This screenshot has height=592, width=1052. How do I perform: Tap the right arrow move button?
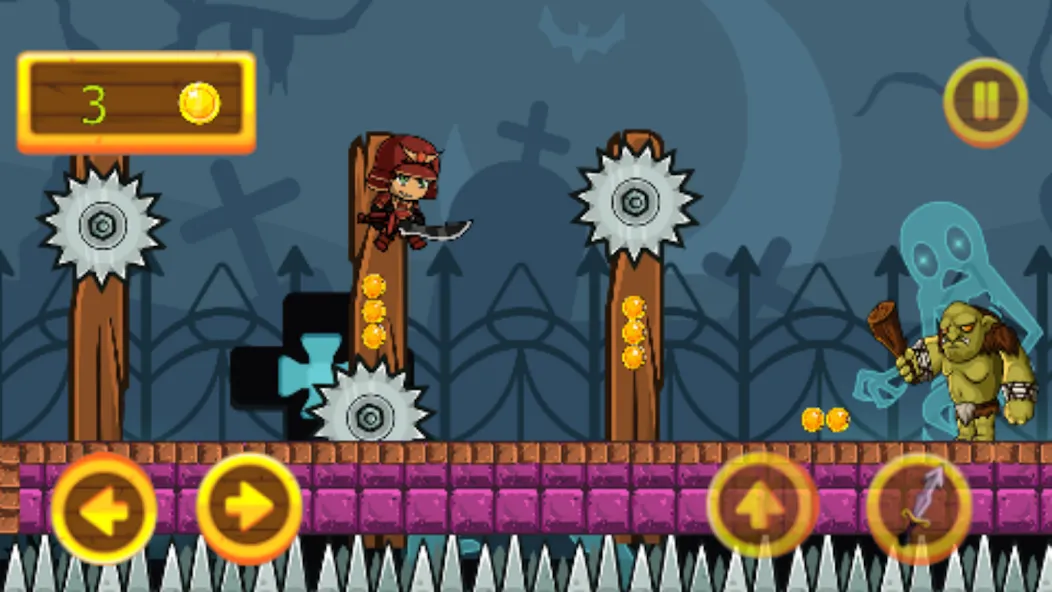(249, 509)
